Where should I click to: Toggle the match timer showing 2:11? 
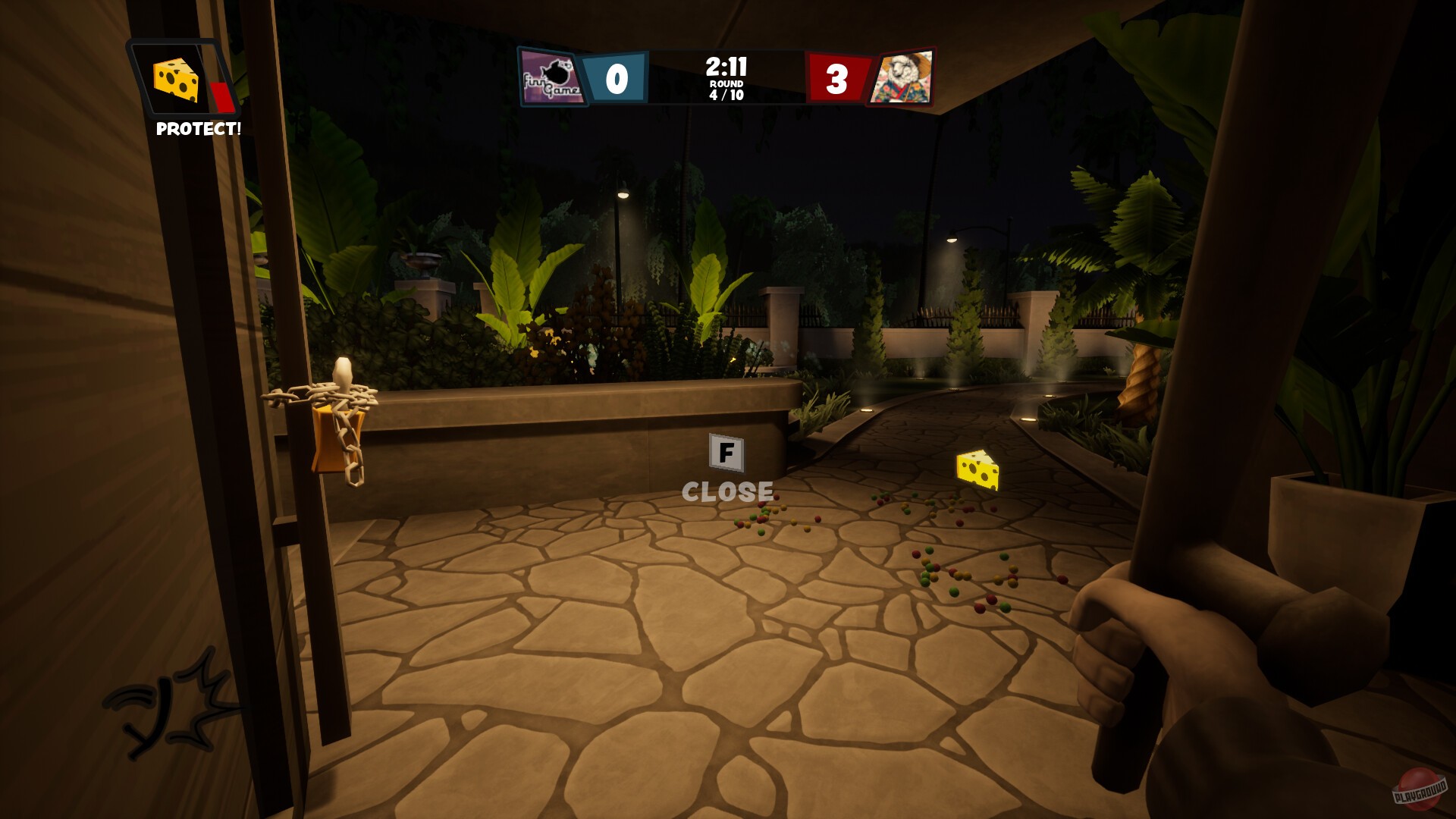point(726,66)
